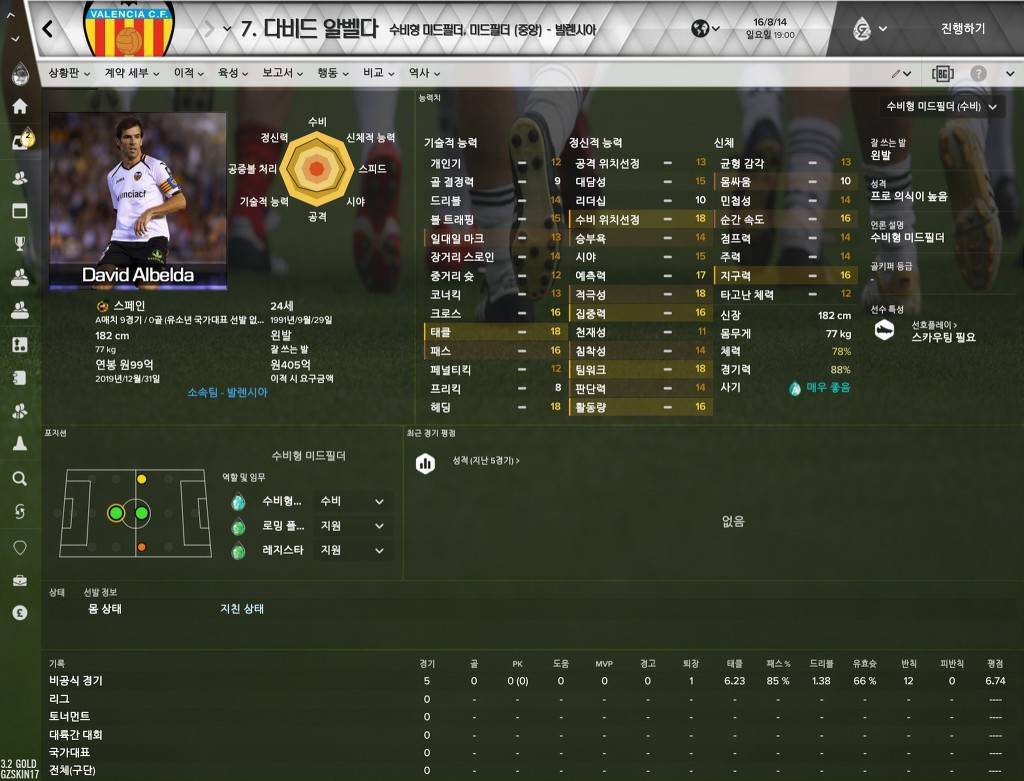Image resolution: width=1024 pixels, height=781 pixels.
Task: Click the 진행하기 continue button
Action: (962, 29)
